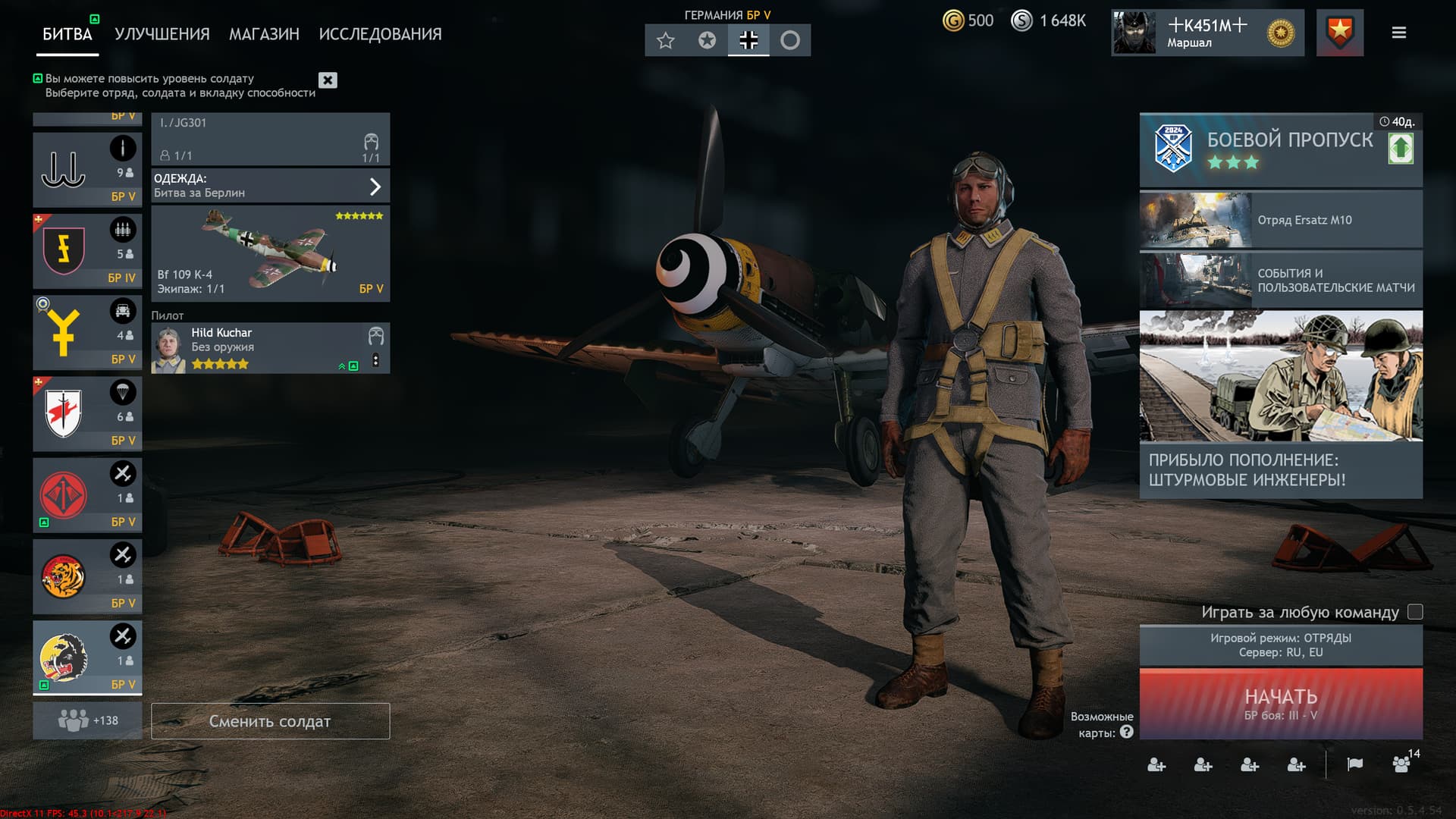Start the battle with НАЧАТЬ

pos(1280,704)
